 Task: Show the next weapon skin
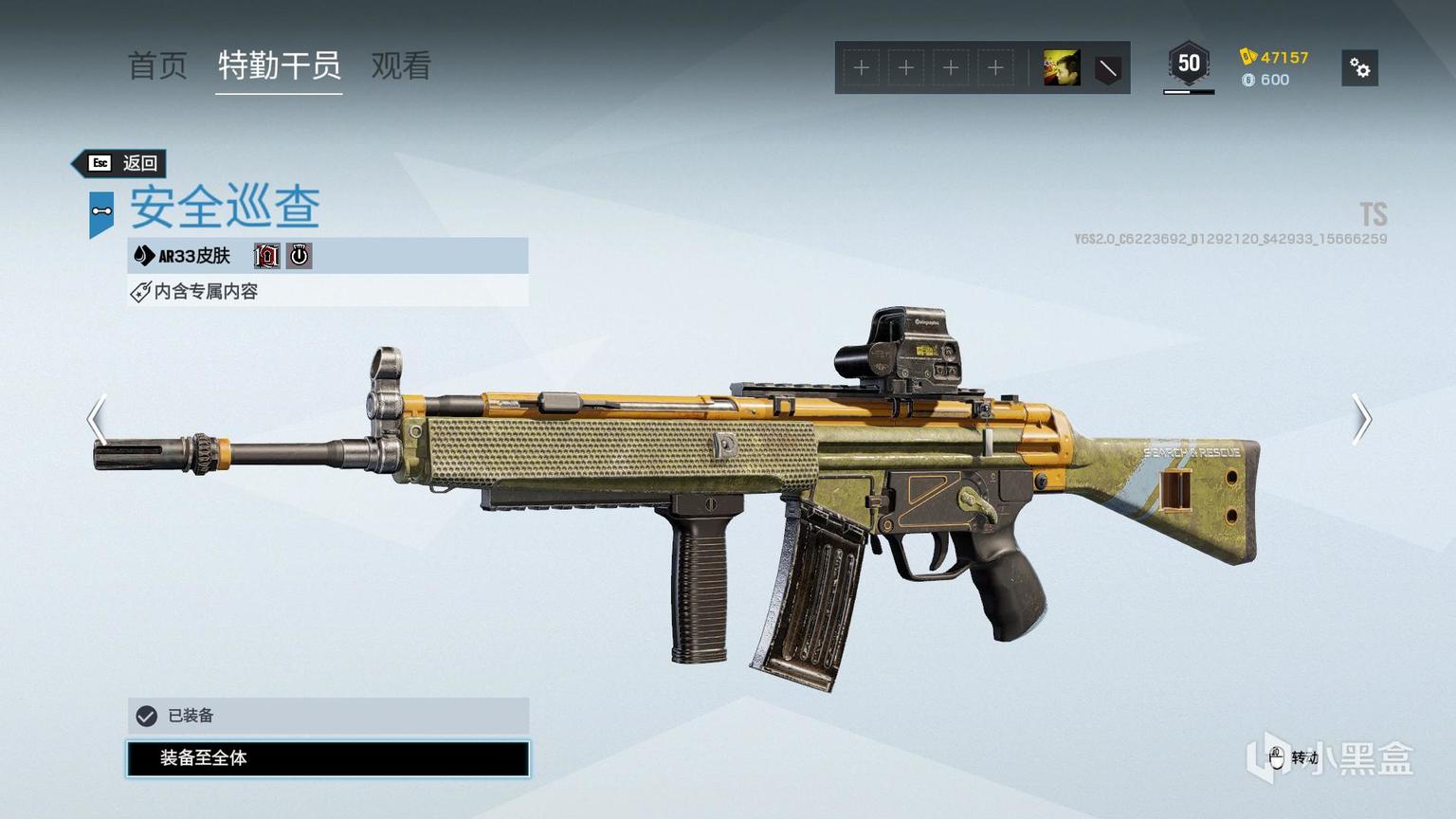click(1361, 419)
